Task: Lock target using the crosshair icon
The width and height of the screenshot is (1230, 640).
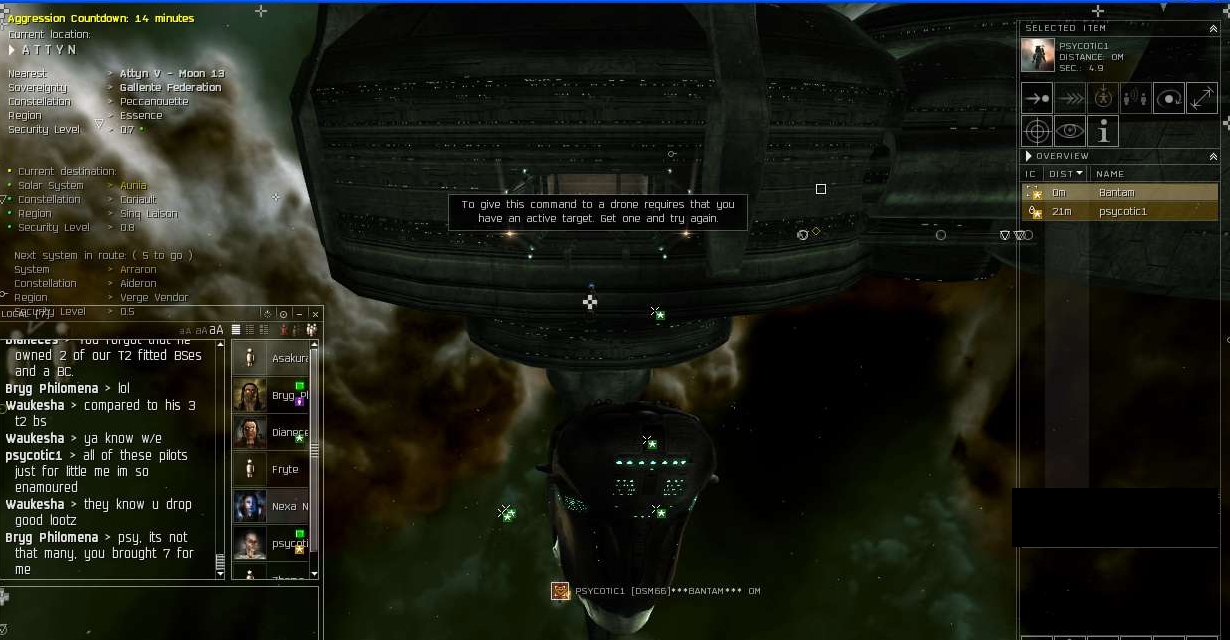Action: tap(1037, 131)
